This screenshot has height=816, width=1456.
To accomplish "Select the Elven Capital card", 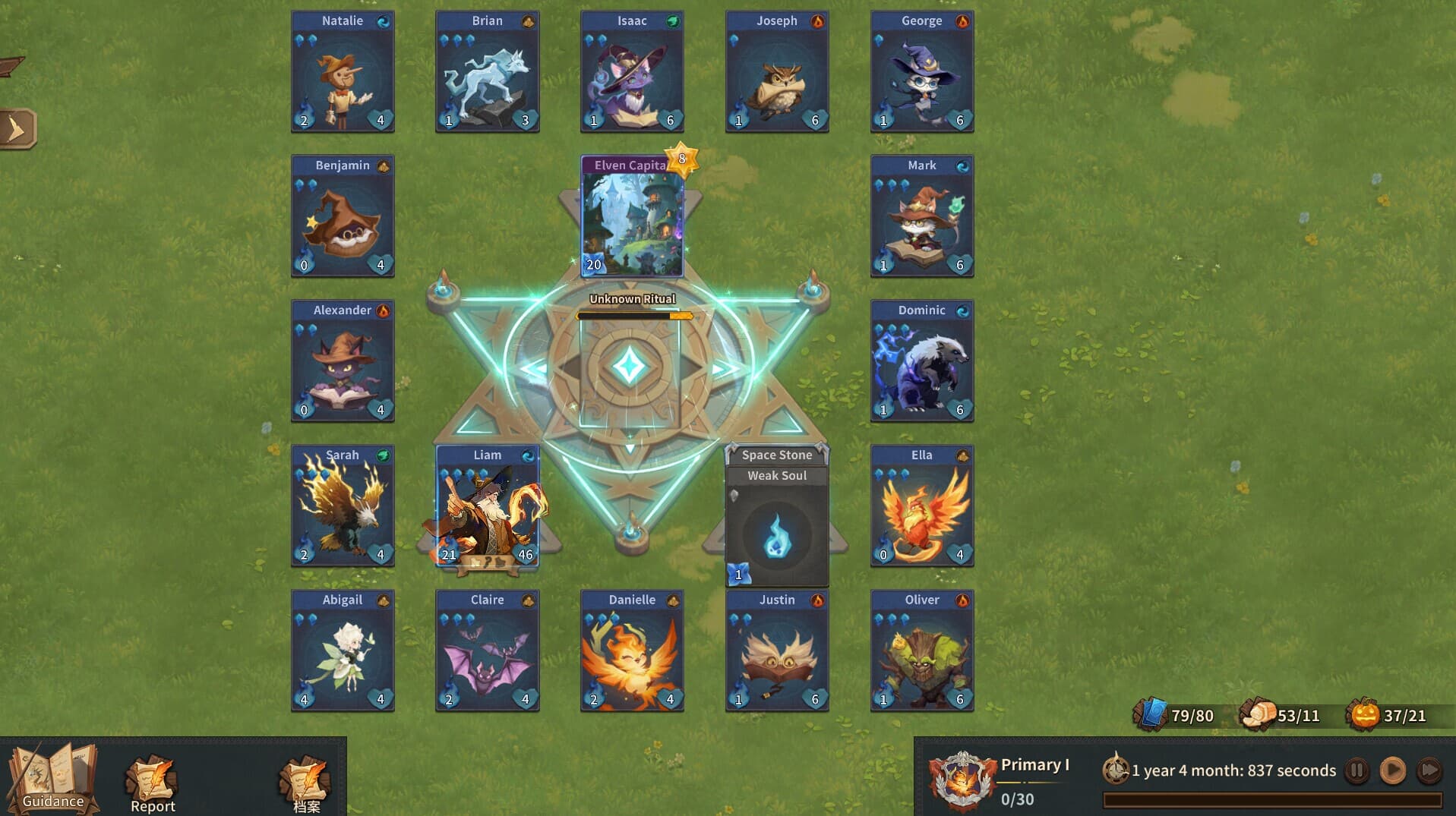I will [x=632, y=220].
